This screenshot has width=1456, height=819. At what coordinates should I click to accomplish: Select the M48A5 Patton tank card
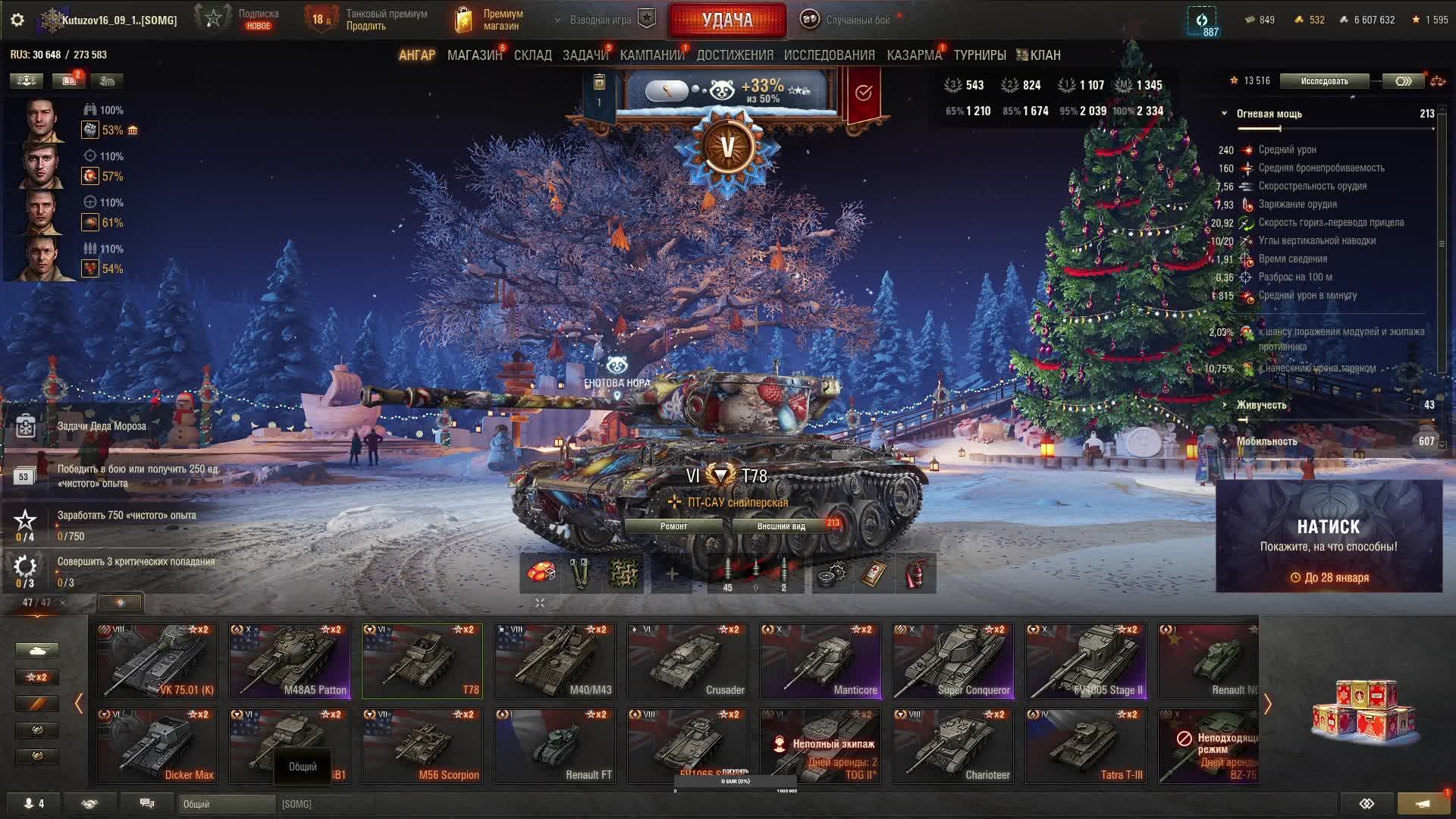pyautogui.click(x=290, y=661)
